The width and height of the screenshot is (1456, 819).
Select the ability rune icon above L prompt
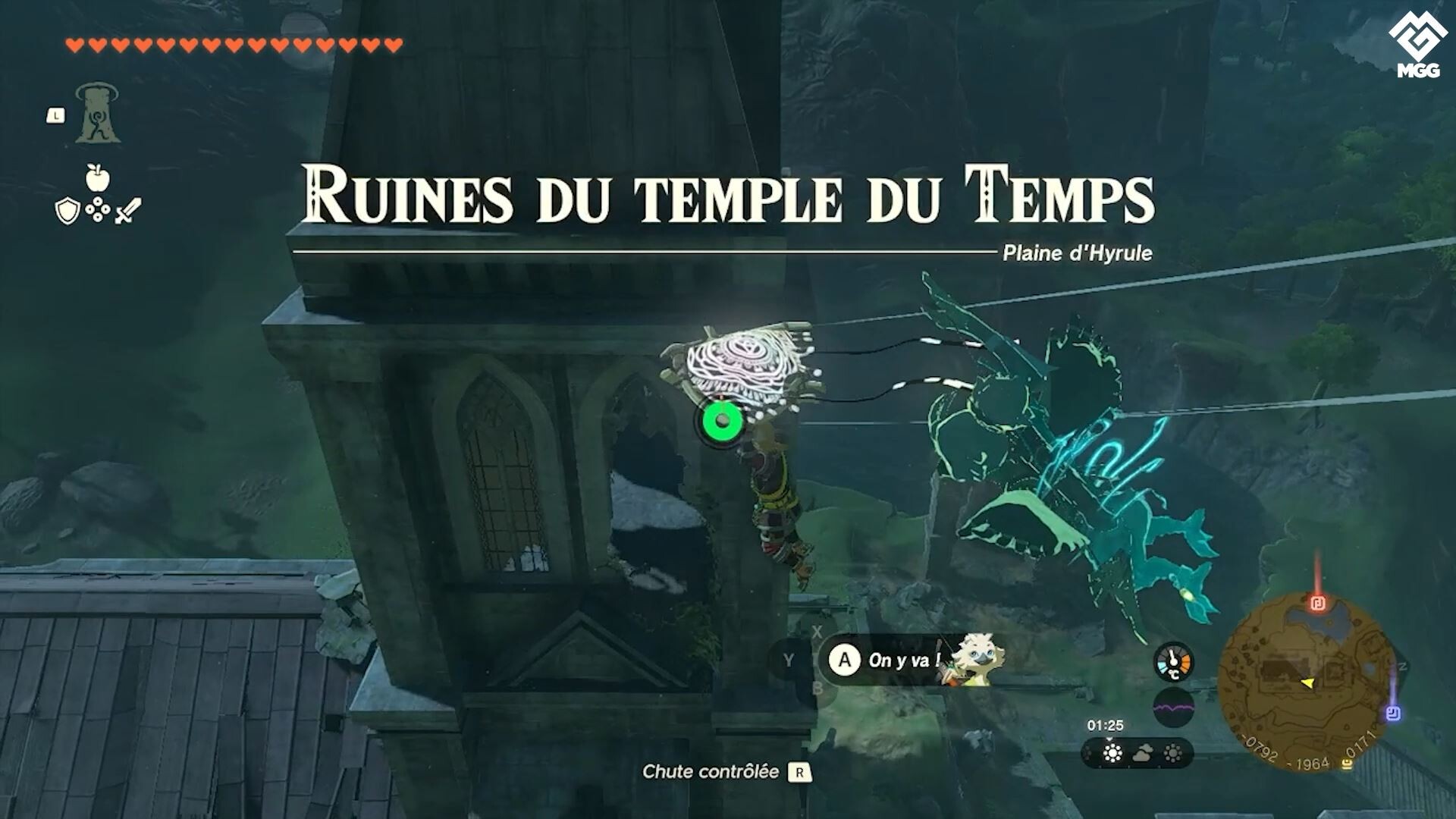pos(97,114)
